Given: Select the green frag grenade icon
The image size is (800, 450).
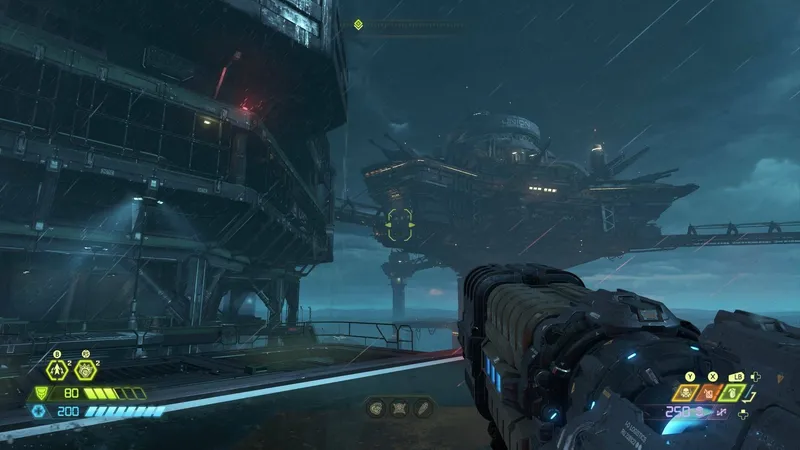Looking at the screenshot, I should click(x=734, y=394).
